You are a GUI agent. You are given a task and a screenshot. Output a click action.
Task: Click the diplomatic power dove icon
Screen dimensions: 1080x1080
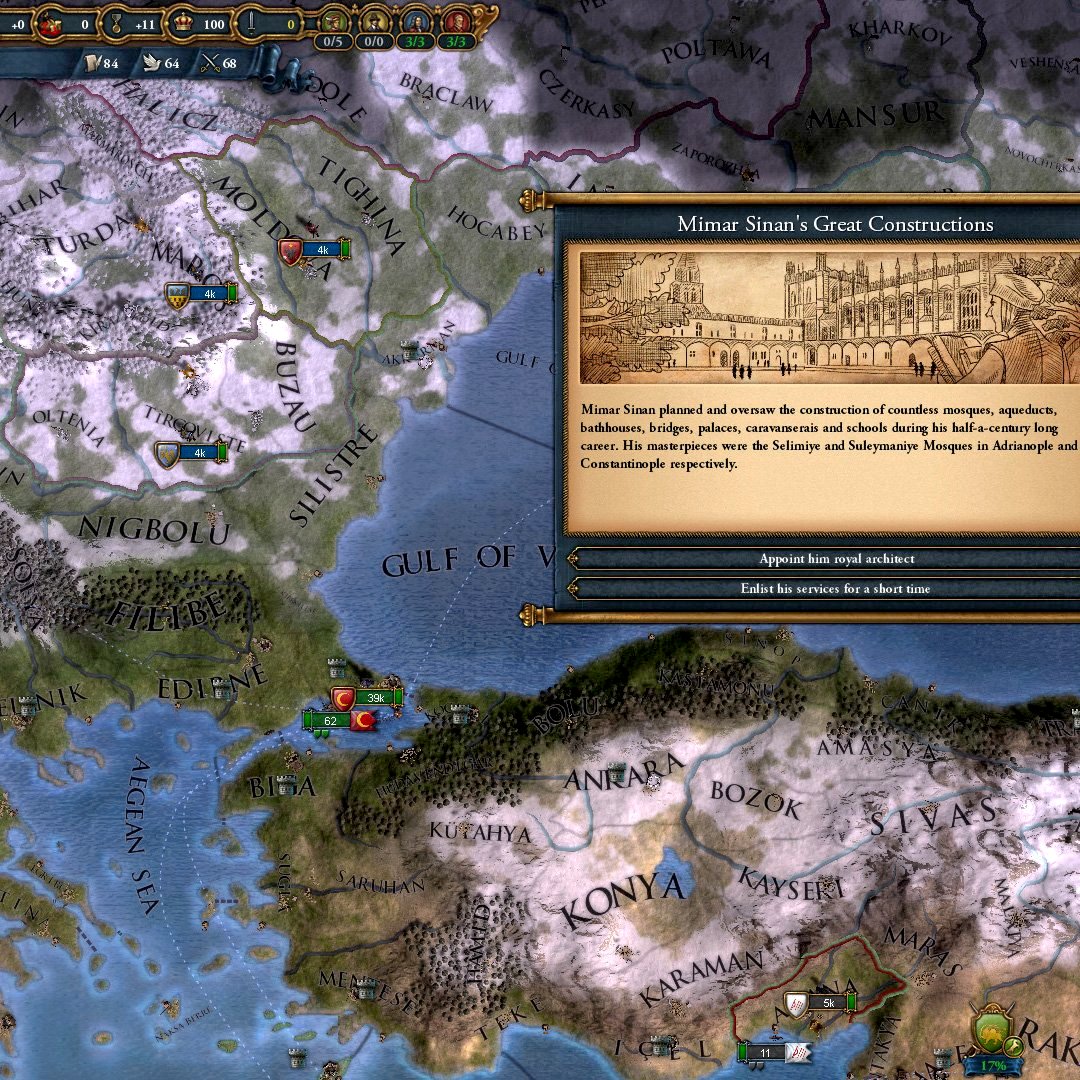[x=148, y=64]
